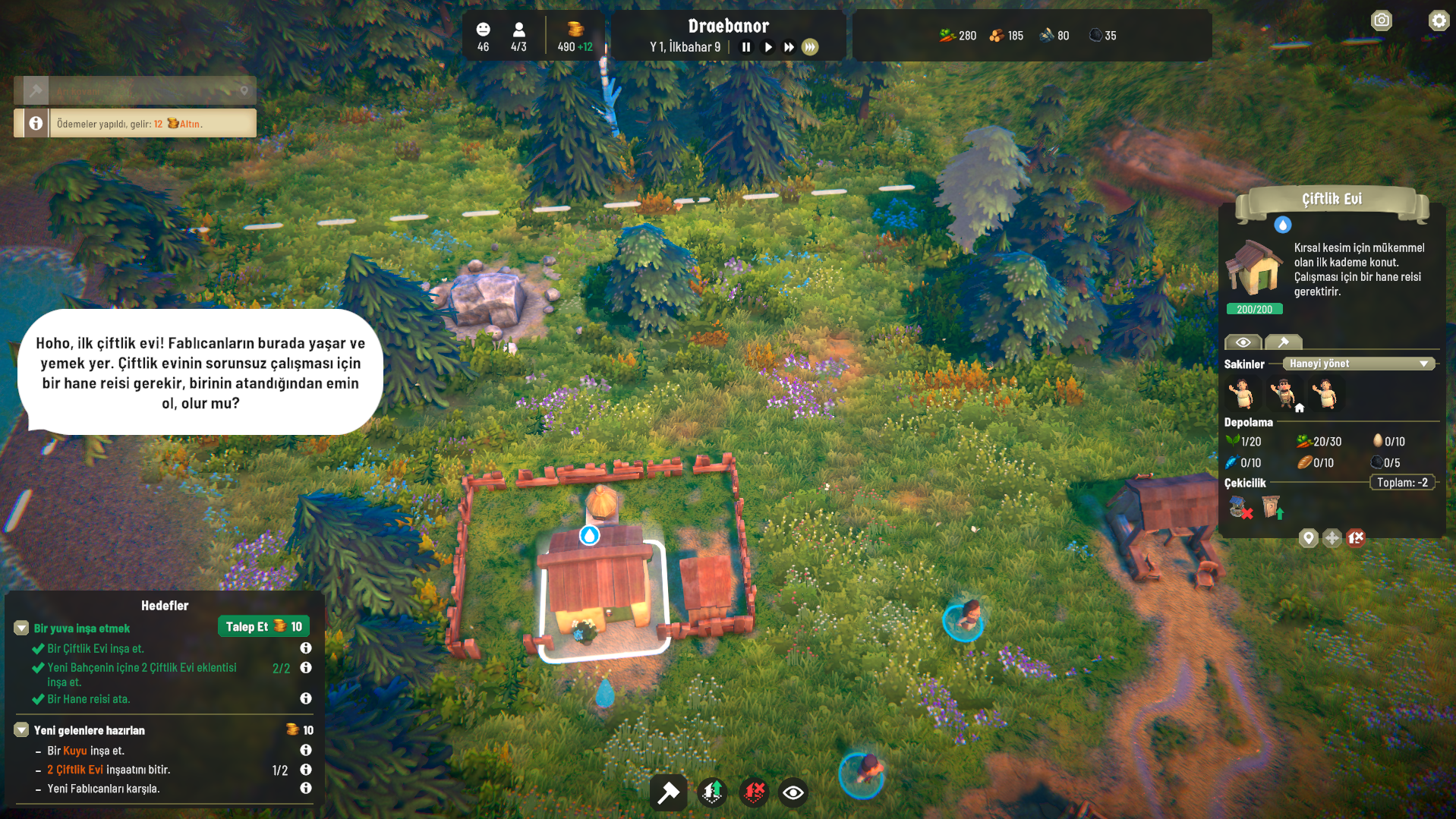Switch to the hammer tab in Çiftlik Evi panel
1456x819 pixels.
click(1284, 342)
